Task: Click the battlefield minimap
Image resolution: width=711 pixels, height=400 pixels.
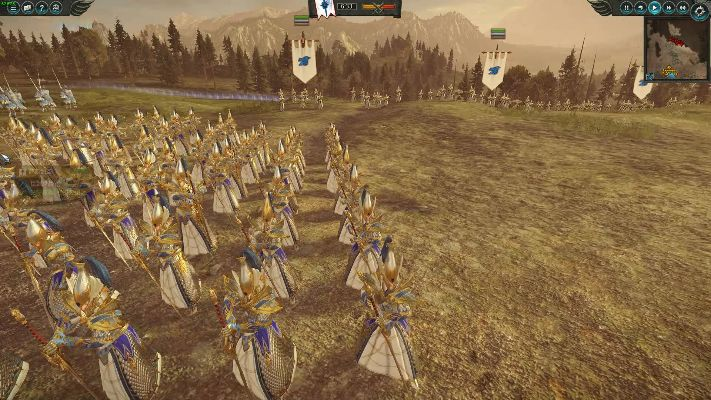Action: click(x=676, y=47)
